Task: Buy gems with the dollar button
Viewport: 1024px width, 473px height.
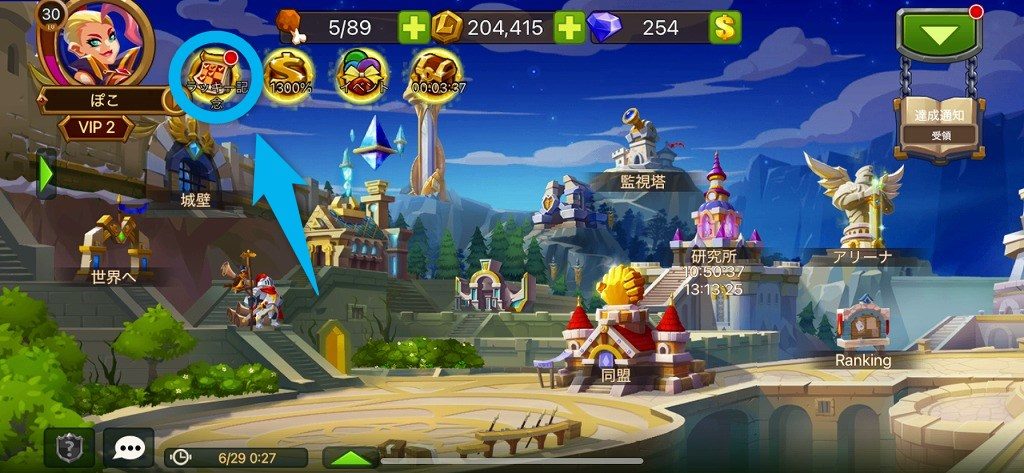Action: point(725,28)
